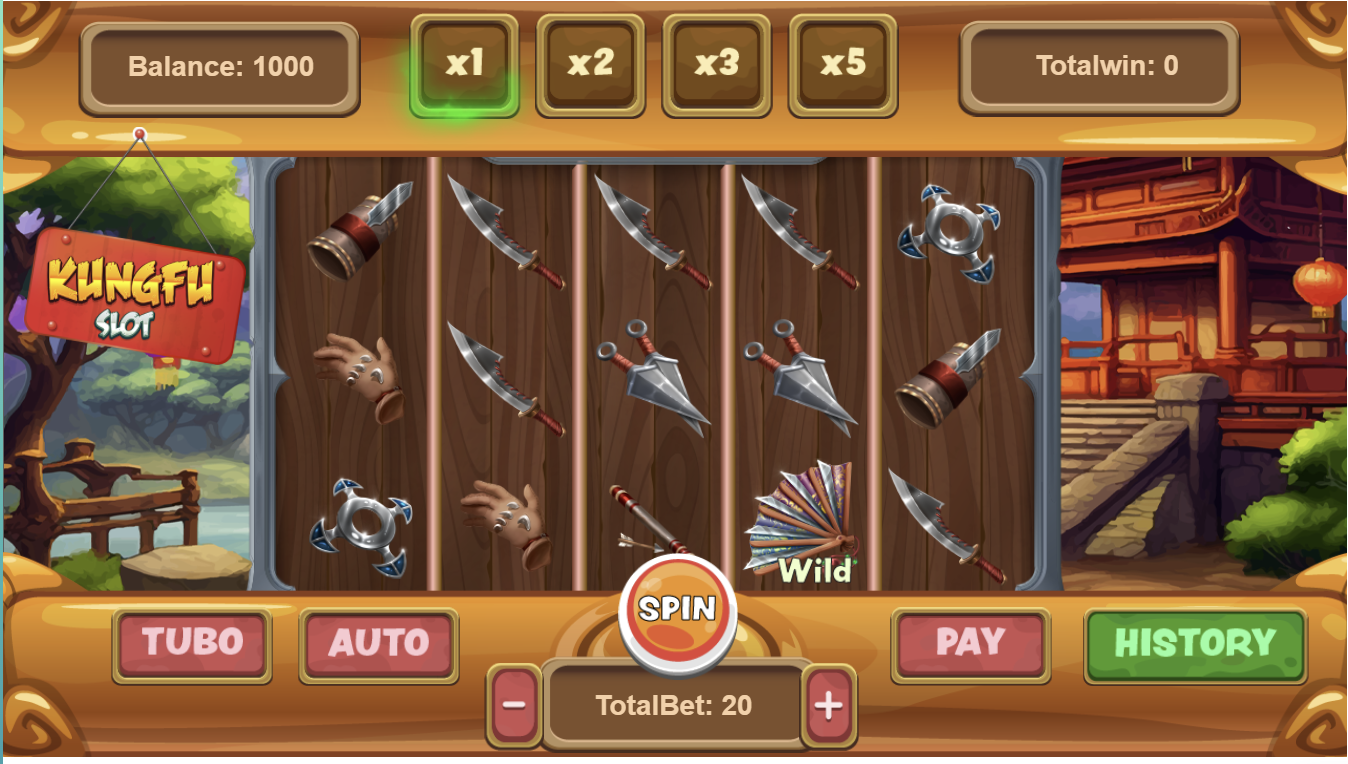Switch to the x3 multiplier
Viewport: 1348px width, 764px height.
(716, 64)
